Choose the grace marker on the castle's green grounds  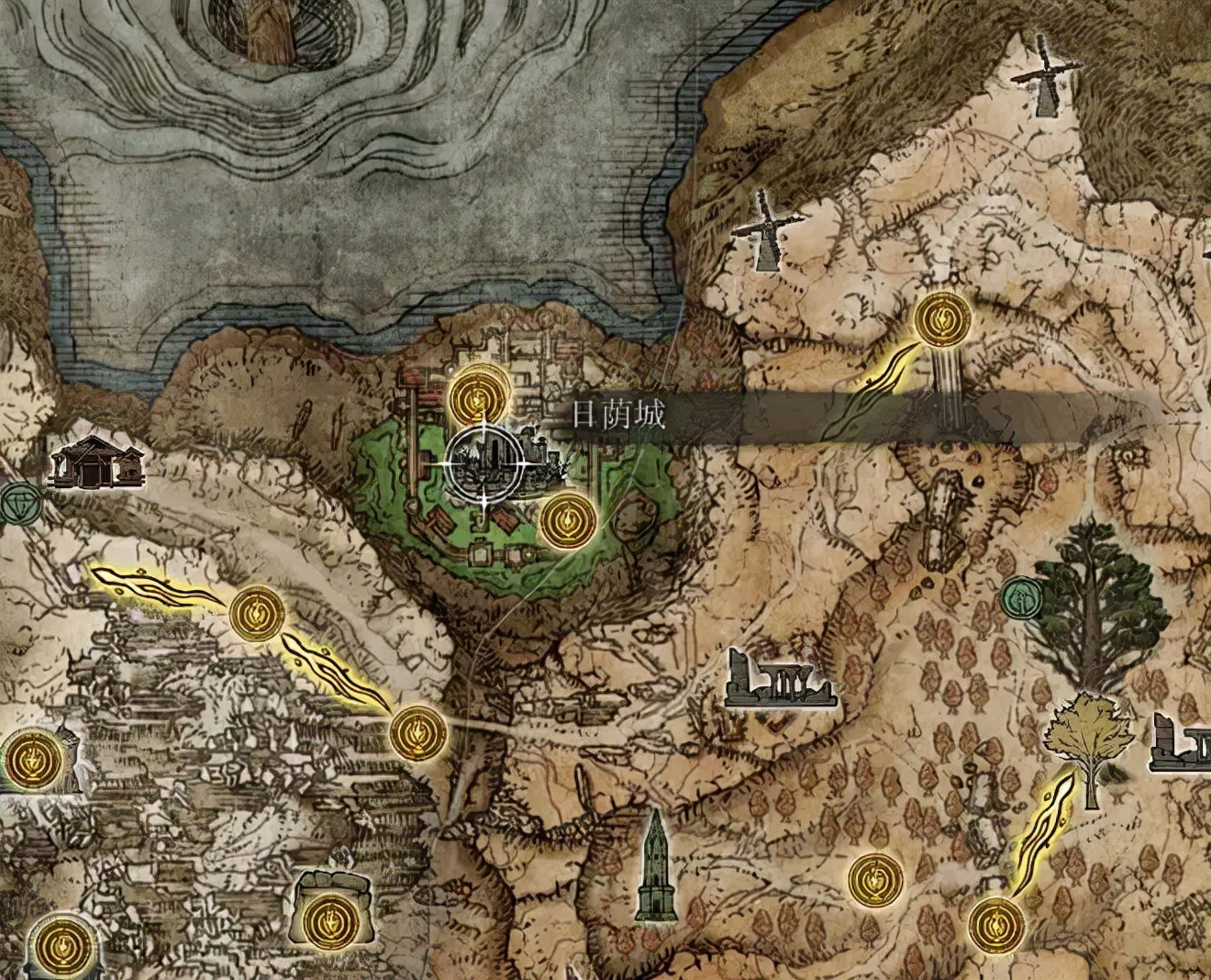coord(568,521)
